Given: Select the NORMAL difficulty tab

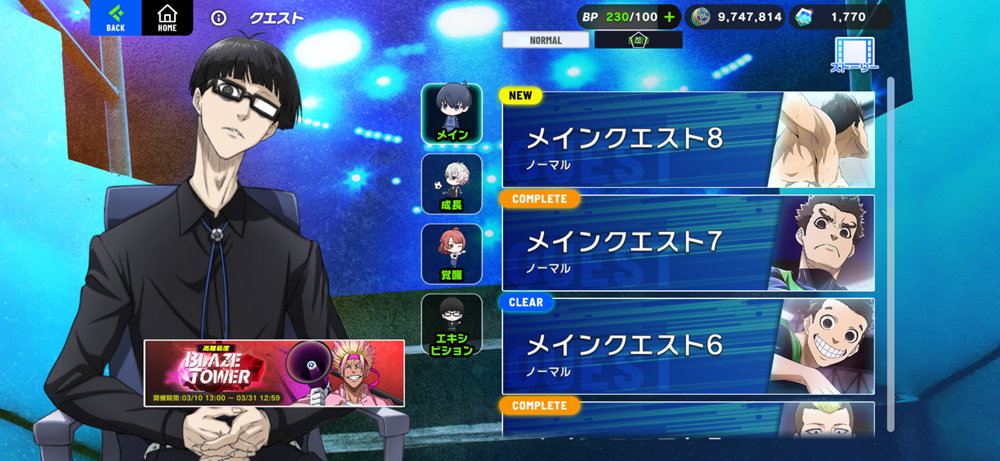Looking at the screenshot, I should click(x=546, y=40).
